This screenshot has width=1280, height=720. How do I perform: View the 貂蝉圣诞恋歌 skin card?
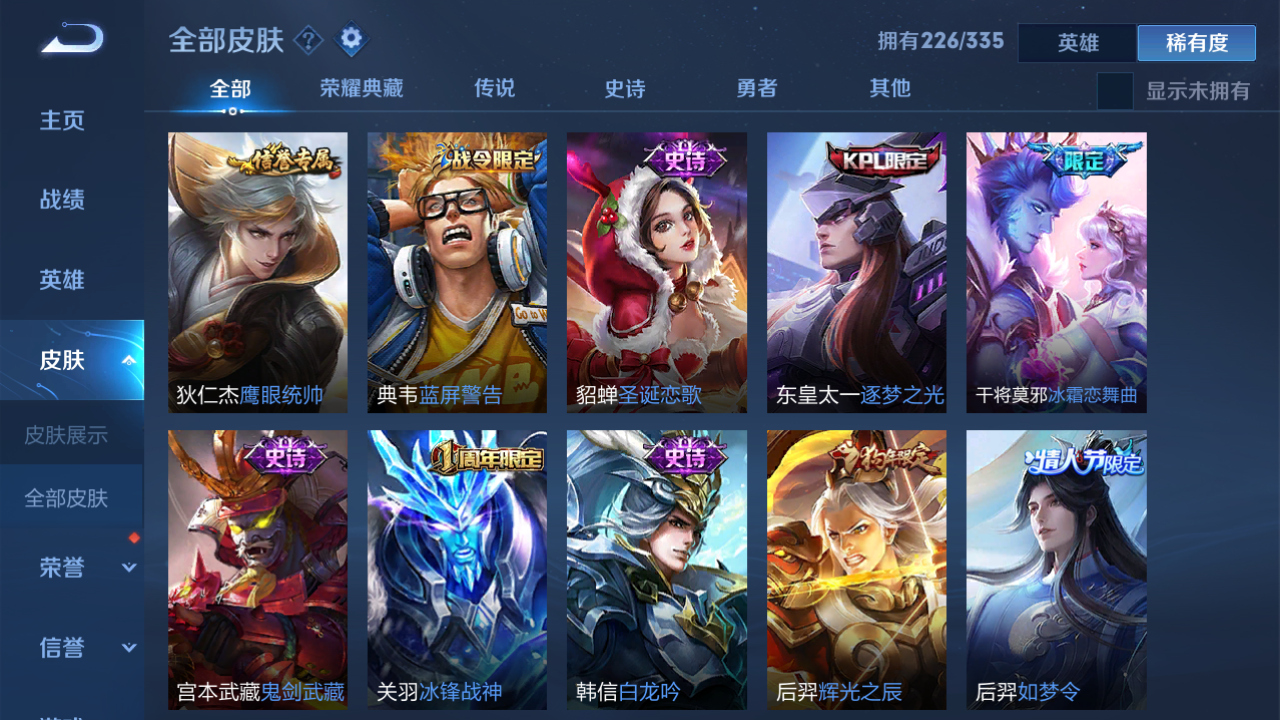click(x=656, y=271)
